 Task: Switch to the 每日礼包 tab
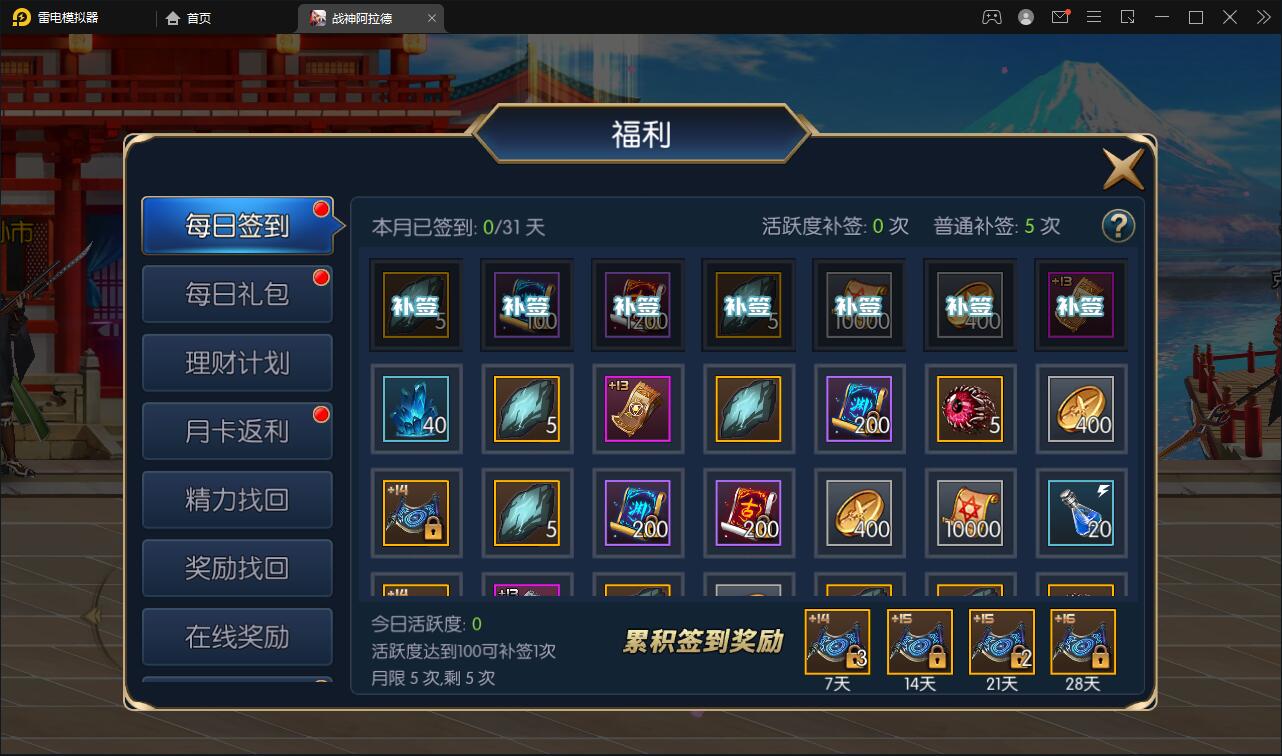(236, 293)
